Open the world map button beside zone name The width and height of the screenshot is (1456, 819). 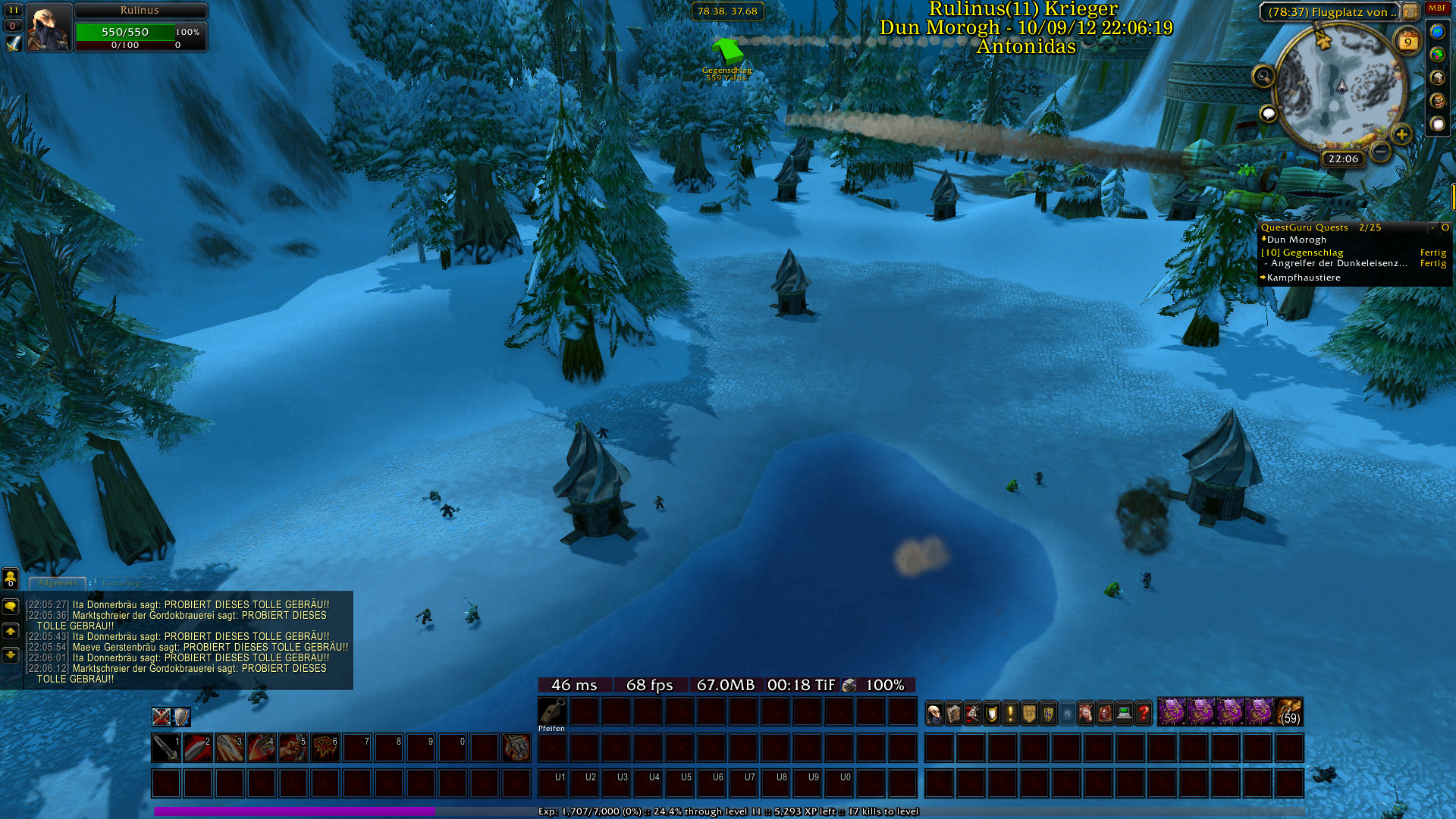[x=1410, y=12]
